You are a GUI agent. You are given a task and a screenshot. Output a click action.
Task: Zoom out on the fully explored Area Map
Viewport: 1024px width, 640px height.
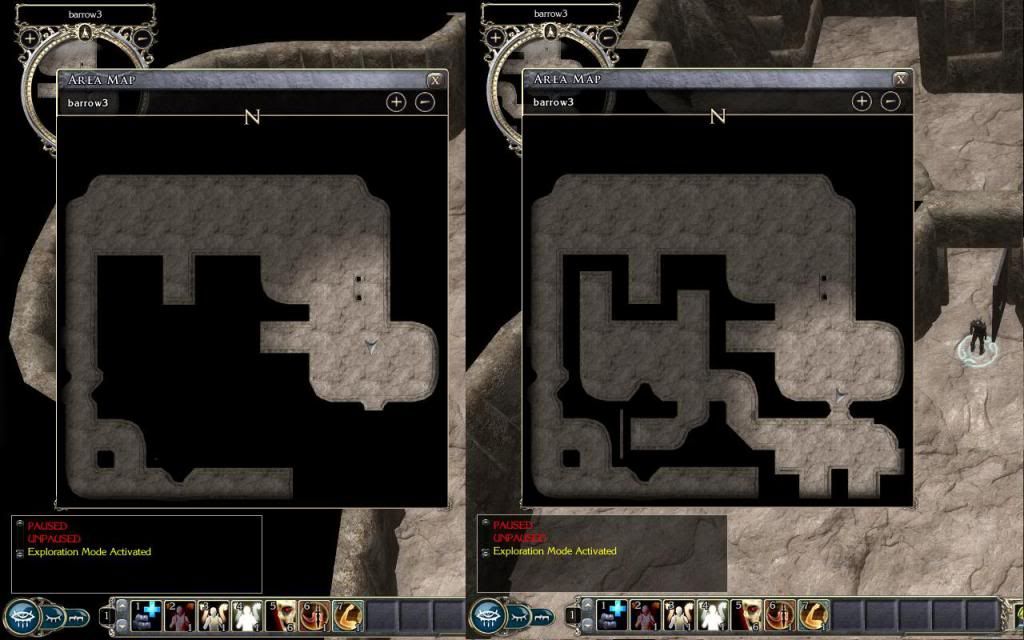pyautogui.click(x=890, y=102)
